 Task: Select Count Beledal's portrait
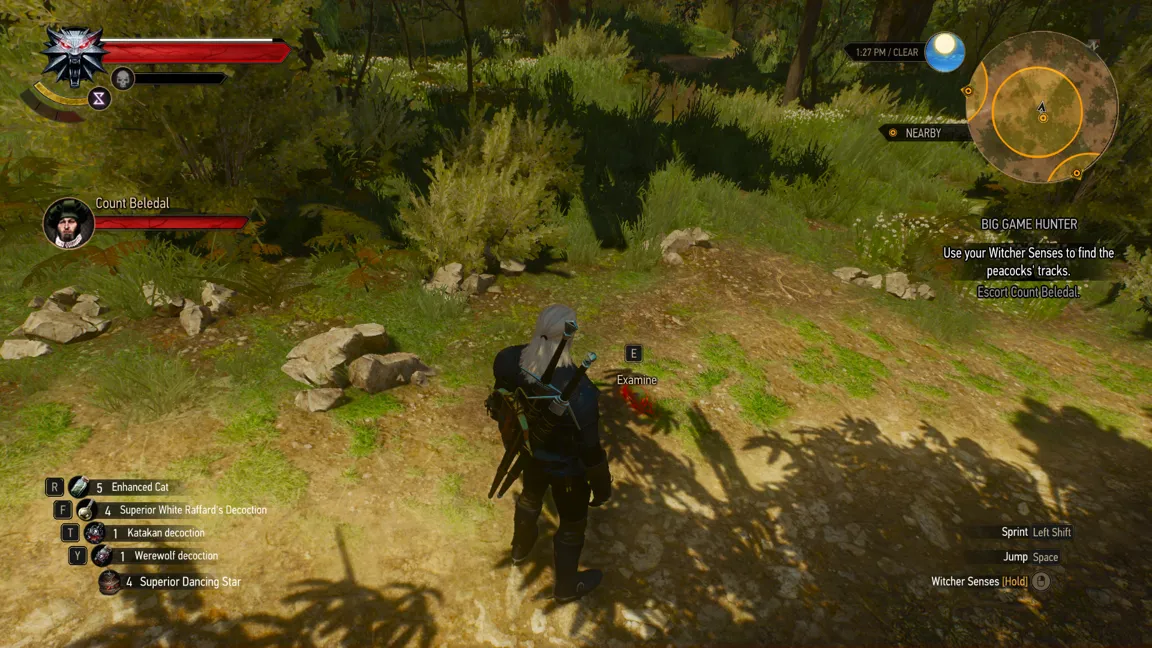(69, 222)
